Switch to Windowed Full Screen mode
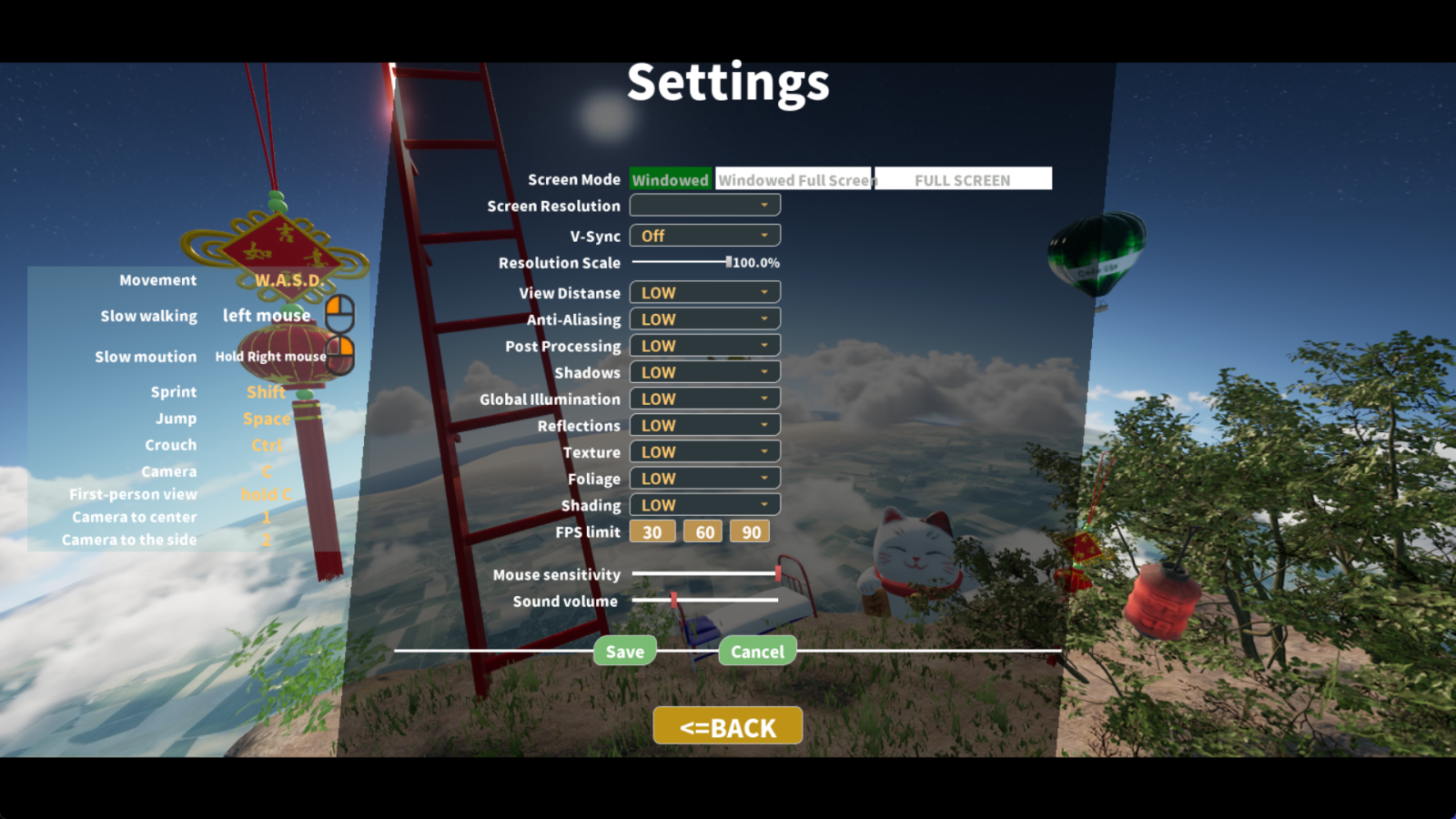 point(794,178)
